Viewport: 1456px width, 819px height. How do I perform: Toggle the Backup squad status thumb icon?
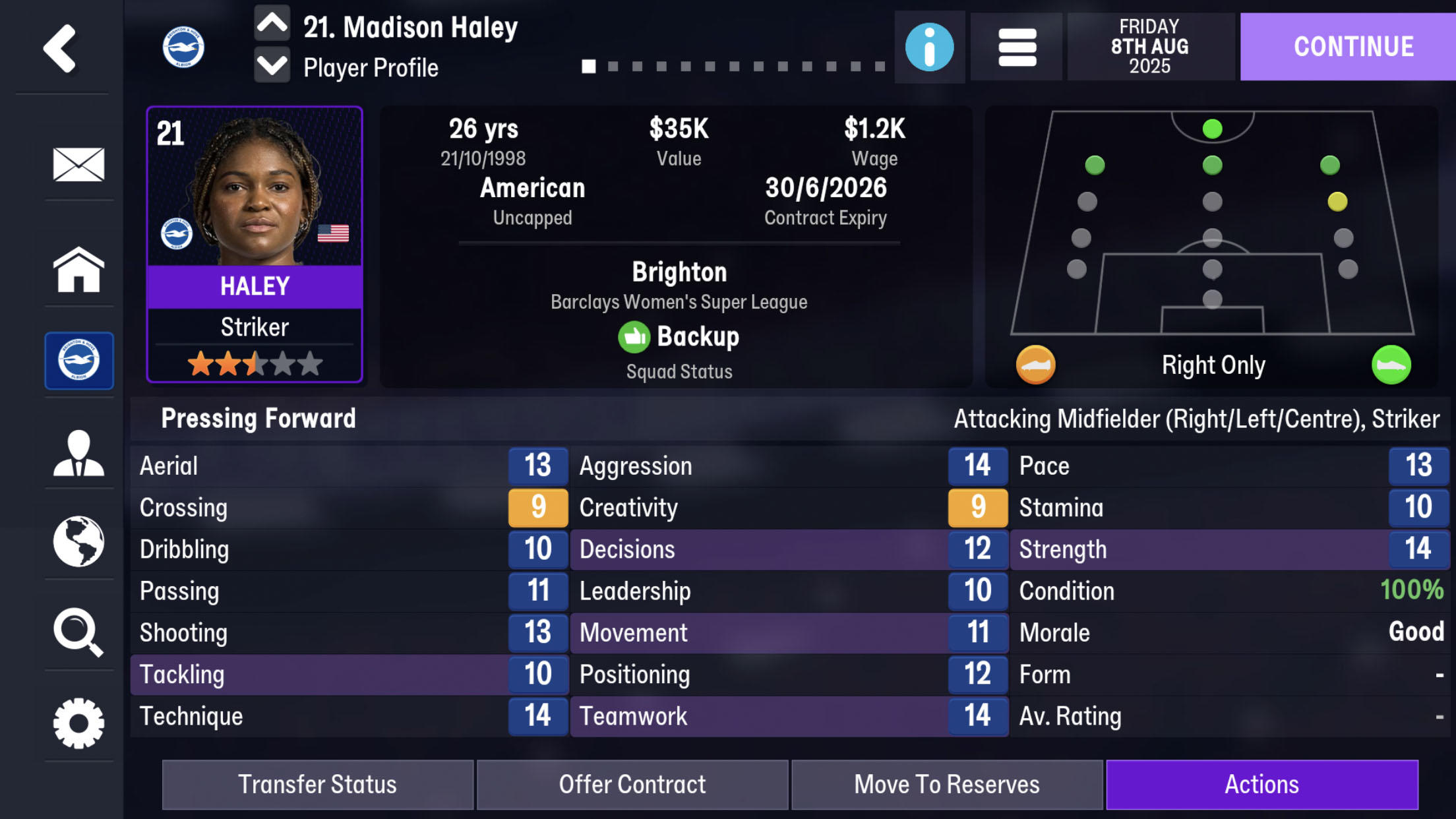click(634, 336)
